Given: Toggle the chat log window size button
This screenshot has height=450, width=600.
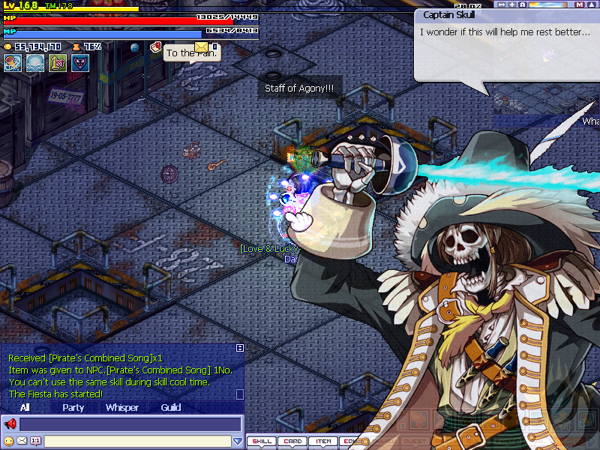Looking at the screenshot, I should [239, 348].
